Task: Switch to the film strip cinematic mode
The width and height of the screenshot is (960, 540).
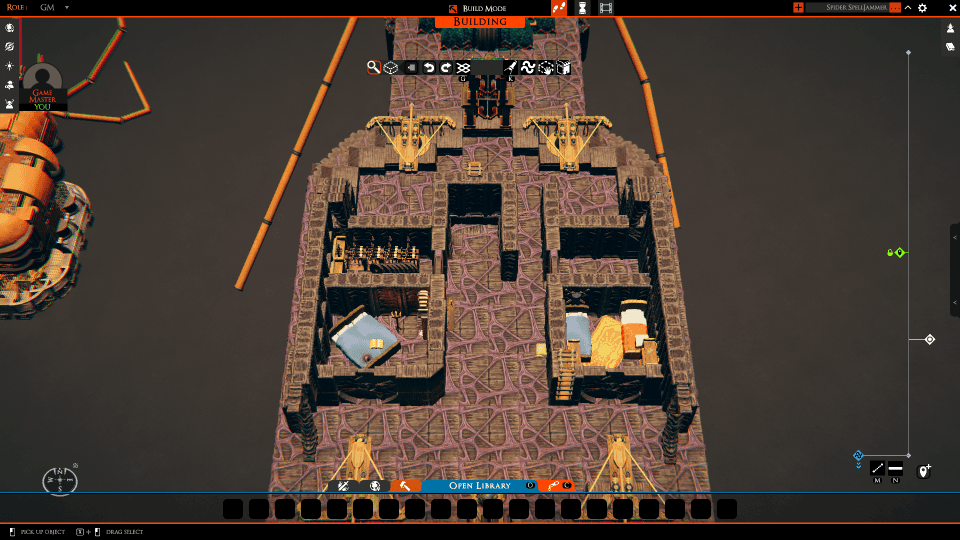Action: (606, 8)
